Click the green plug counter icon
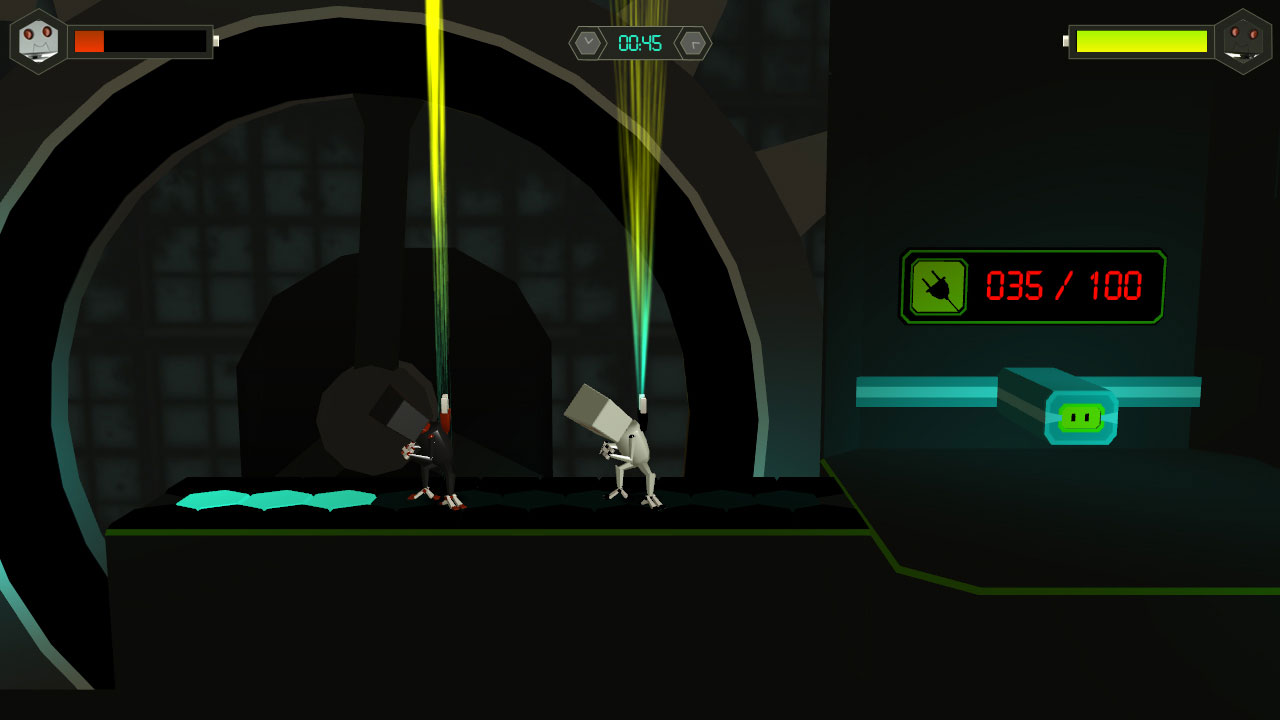This screenshot has height=720, width=1280. [939, 286]
